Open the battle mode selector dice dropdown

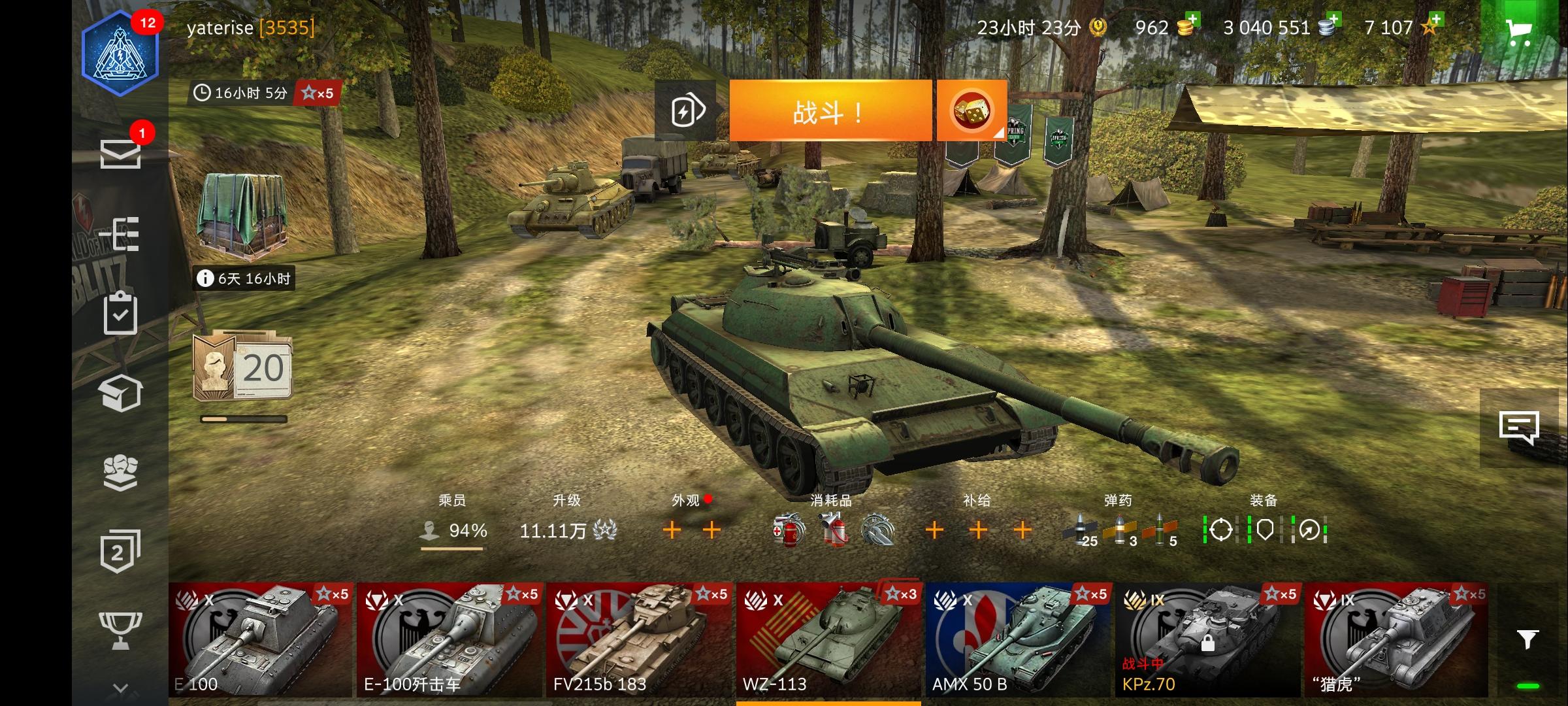[973, 109]
